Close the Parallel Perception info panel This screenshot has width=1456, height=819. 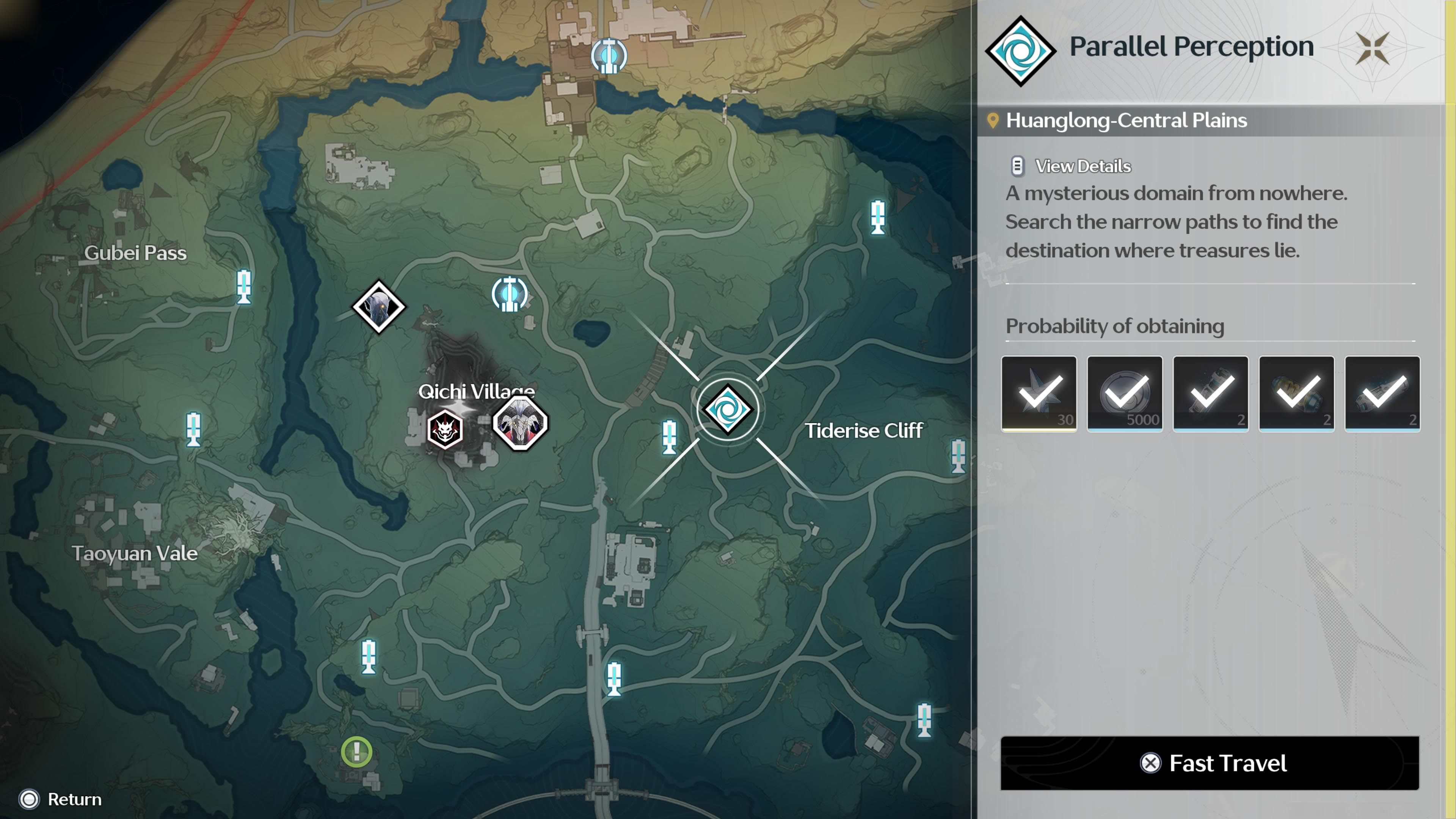[x=1372, y=48]
